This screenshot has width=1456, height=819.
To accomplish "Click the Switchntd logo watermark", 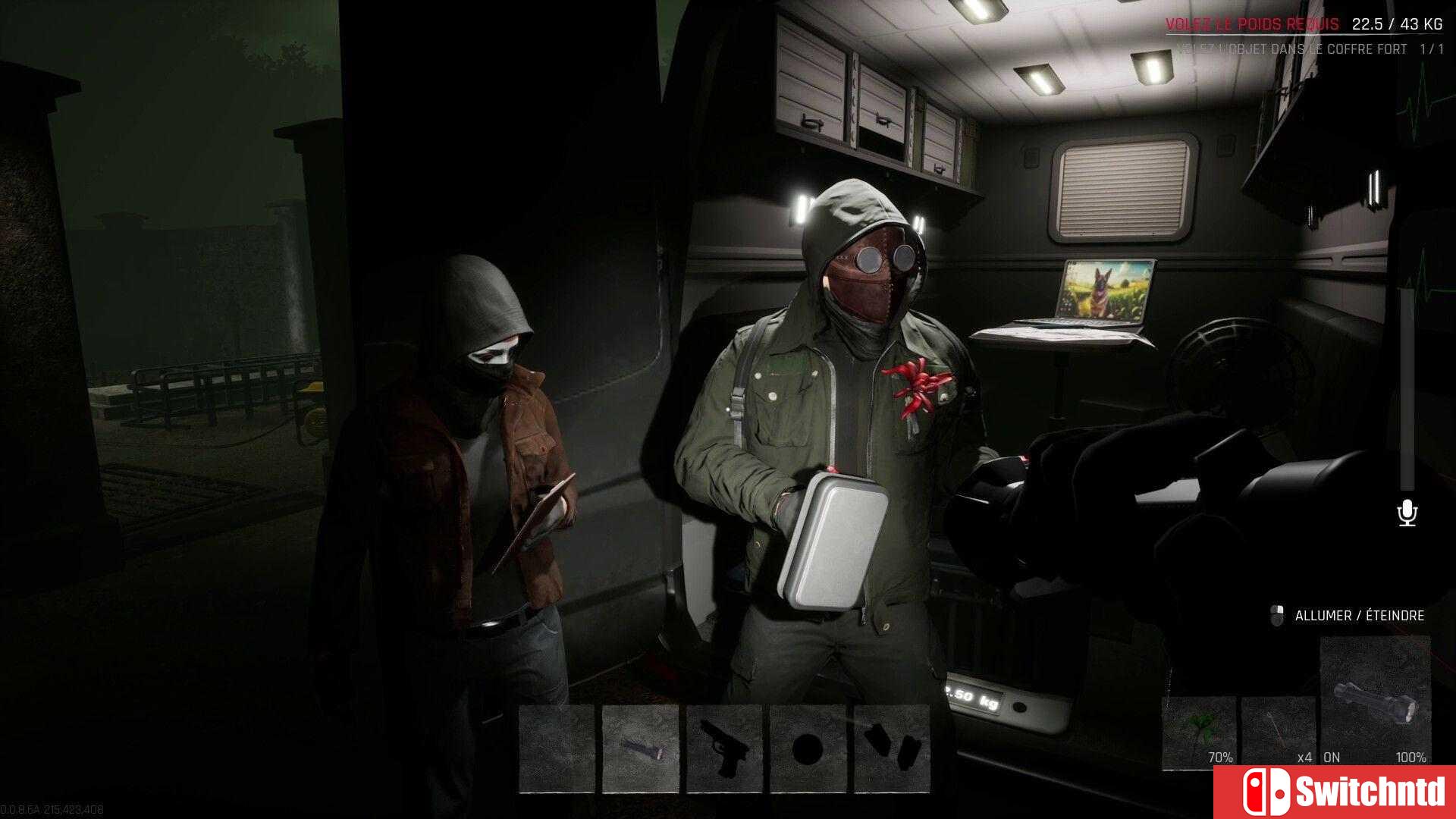I will (1335, 792).
